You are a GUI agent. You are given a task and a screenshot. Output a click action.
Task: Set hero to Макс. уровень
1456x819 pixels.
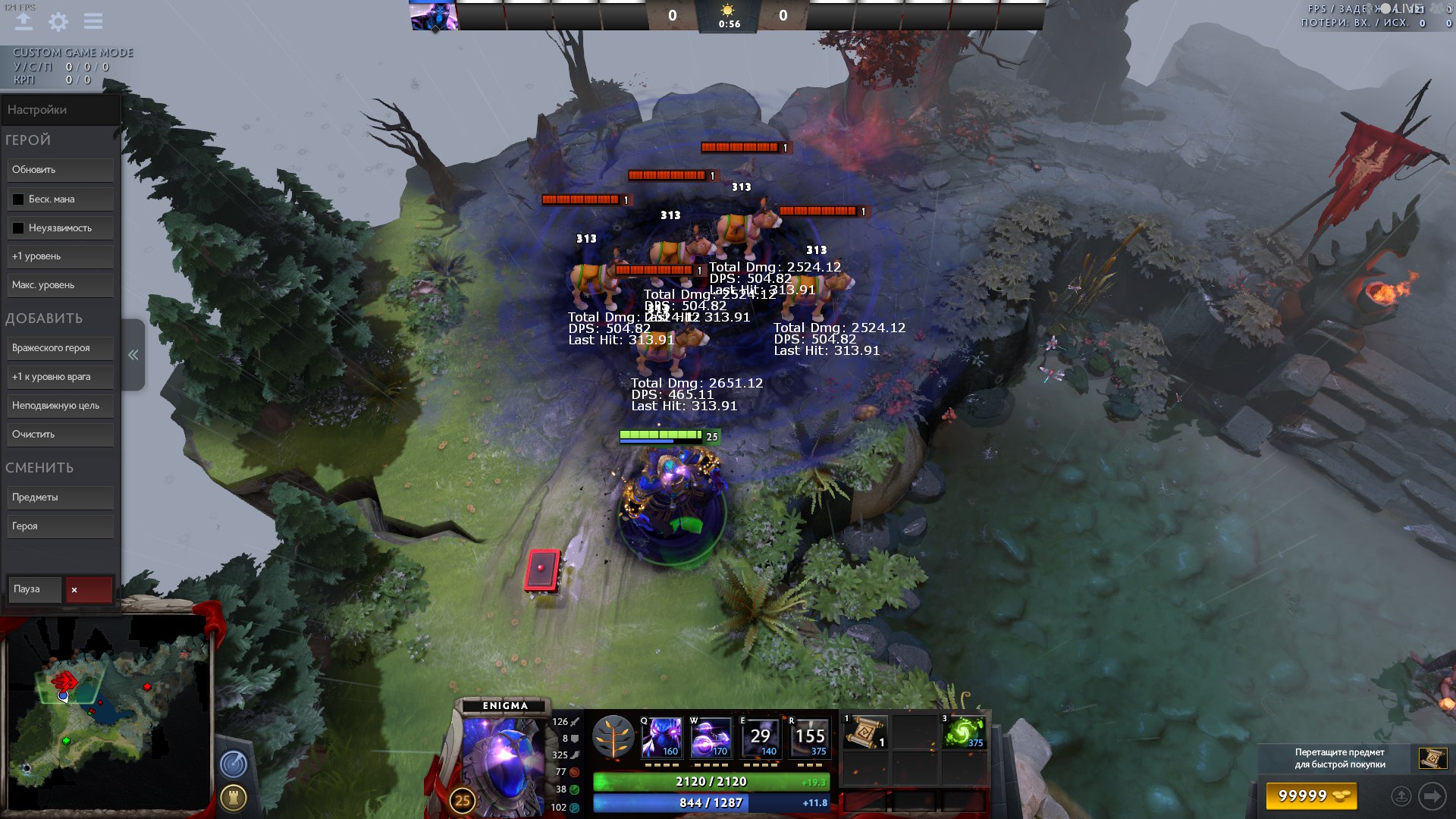coord(61,285)
